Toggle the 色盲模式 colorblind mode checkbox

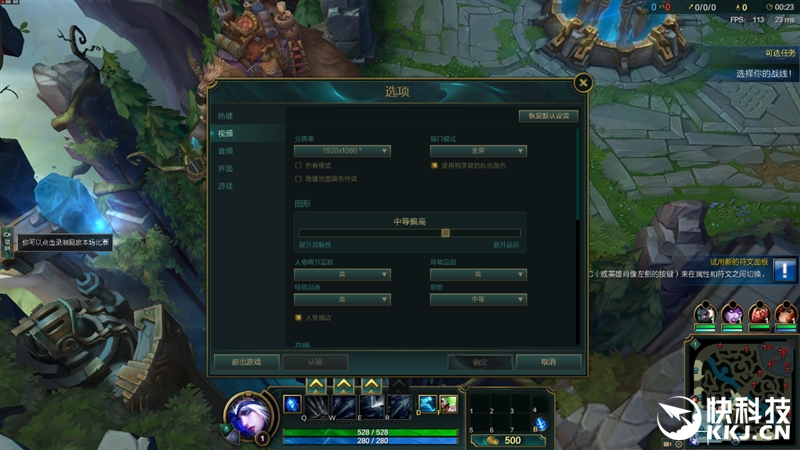coord(298,165)
